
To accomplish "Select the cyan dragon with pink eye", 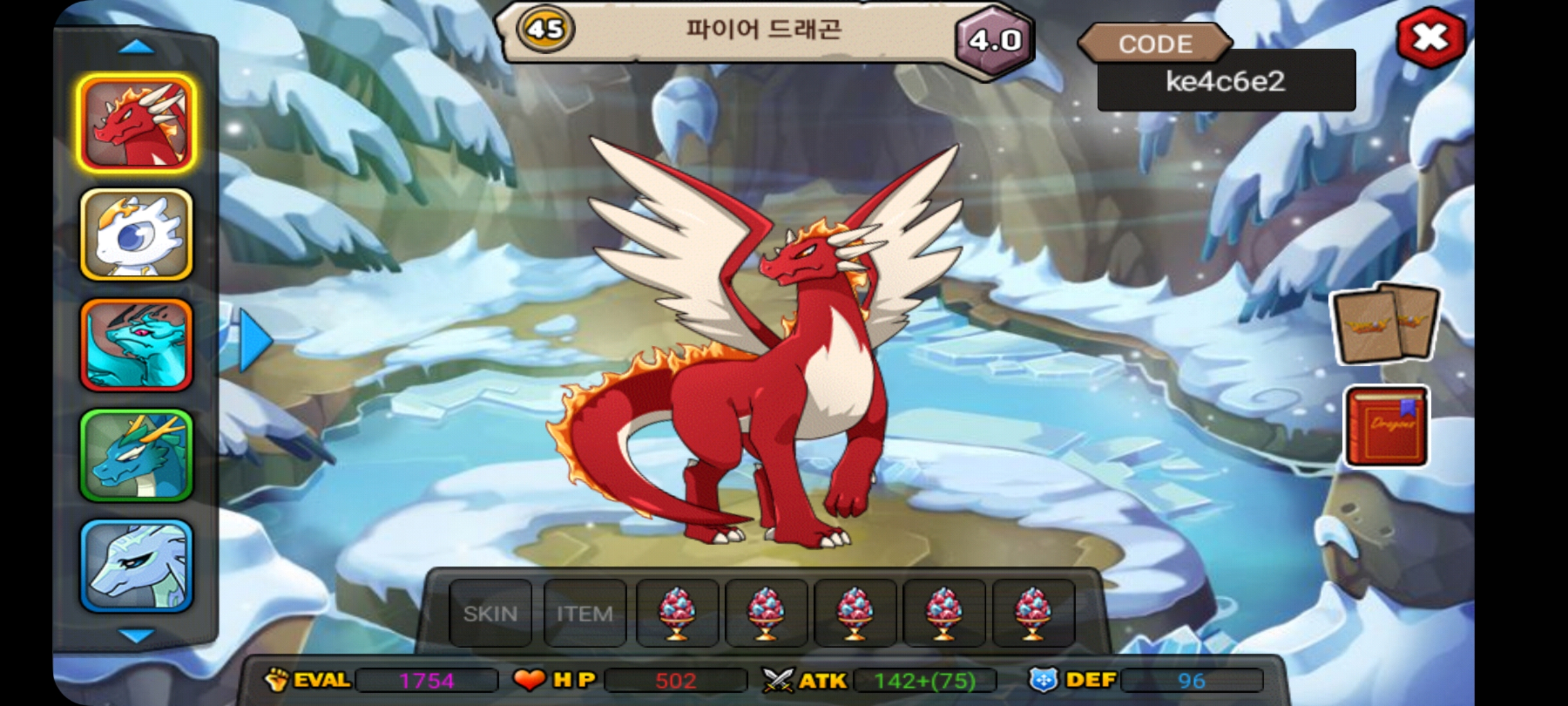I will click(137, 345).
